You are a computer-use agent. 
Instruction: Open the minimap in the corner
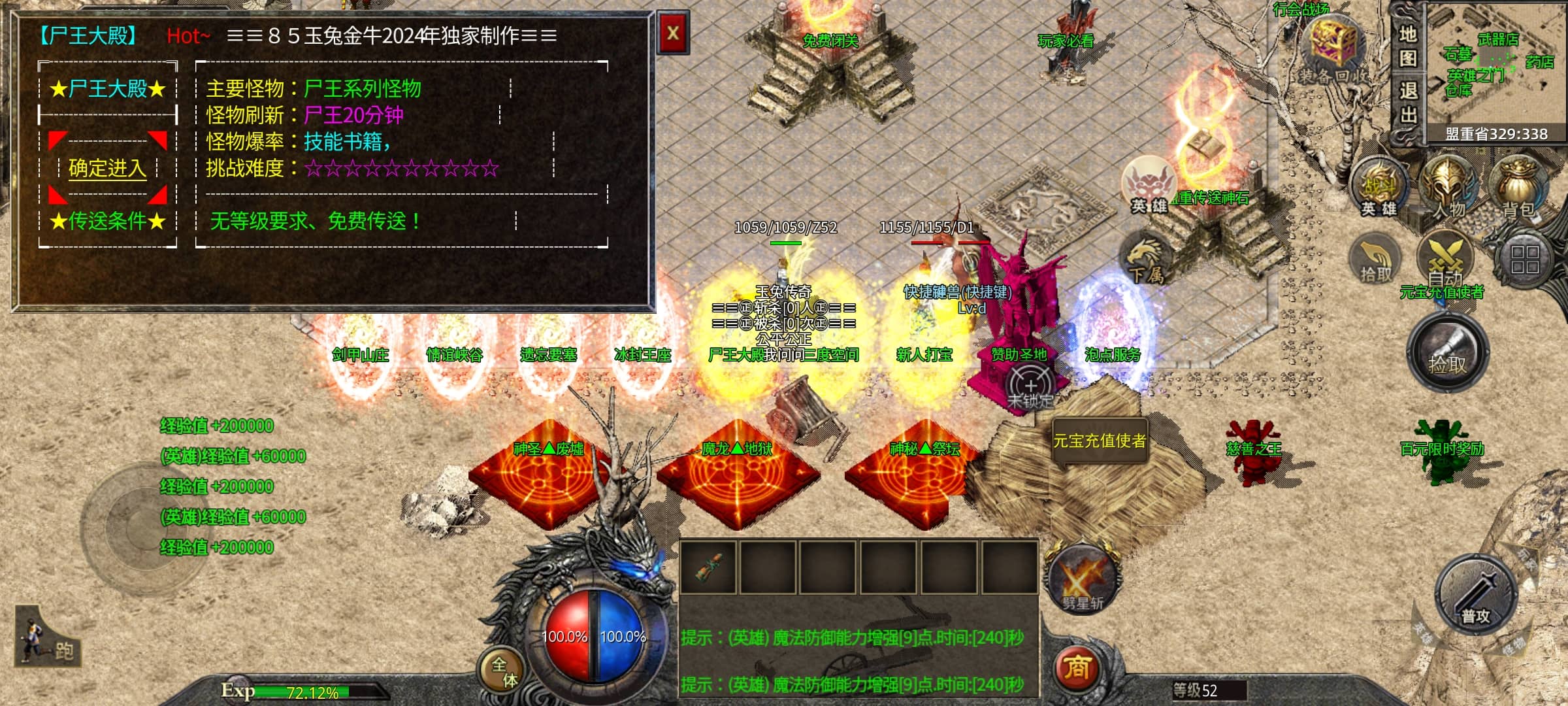click(1496, 69)
